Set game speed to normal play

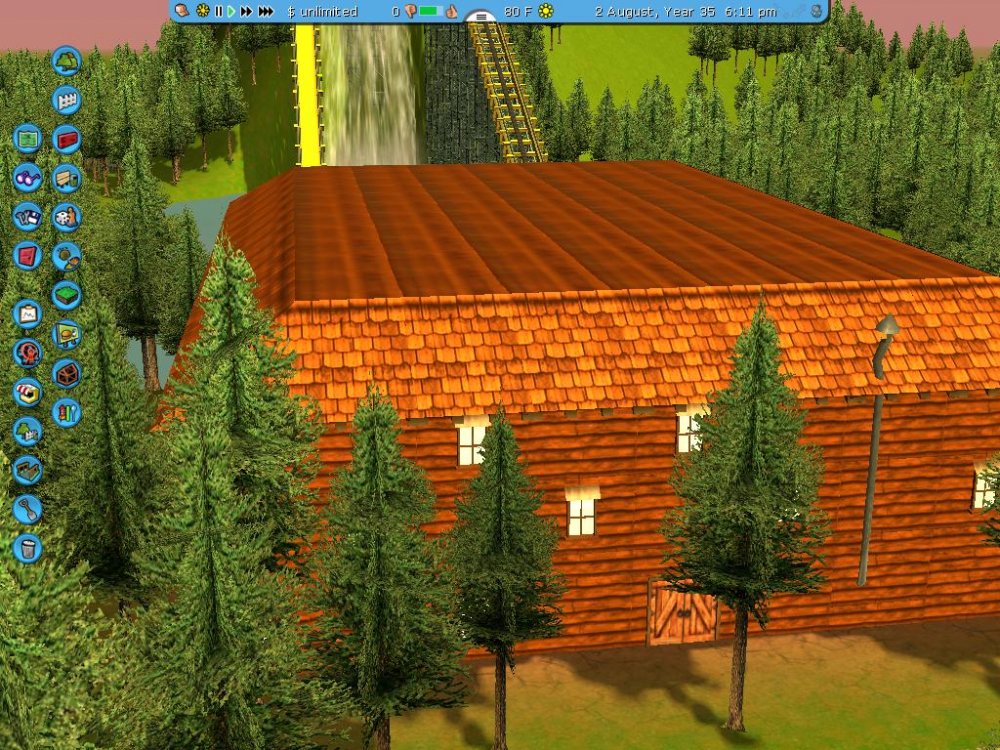pos(231,11)
